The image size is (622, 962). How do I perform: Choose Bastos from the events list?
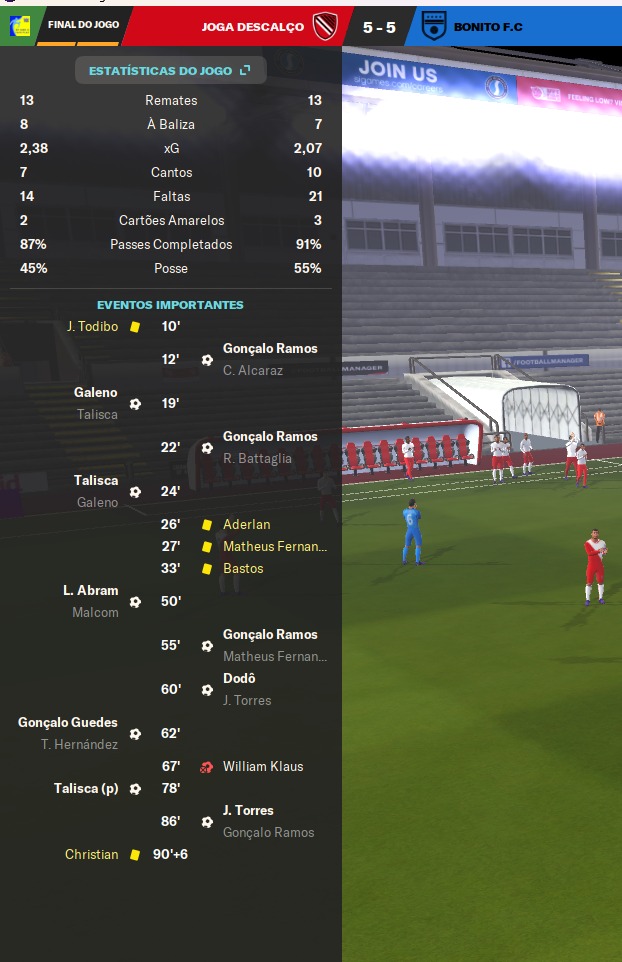coord(243,568)
